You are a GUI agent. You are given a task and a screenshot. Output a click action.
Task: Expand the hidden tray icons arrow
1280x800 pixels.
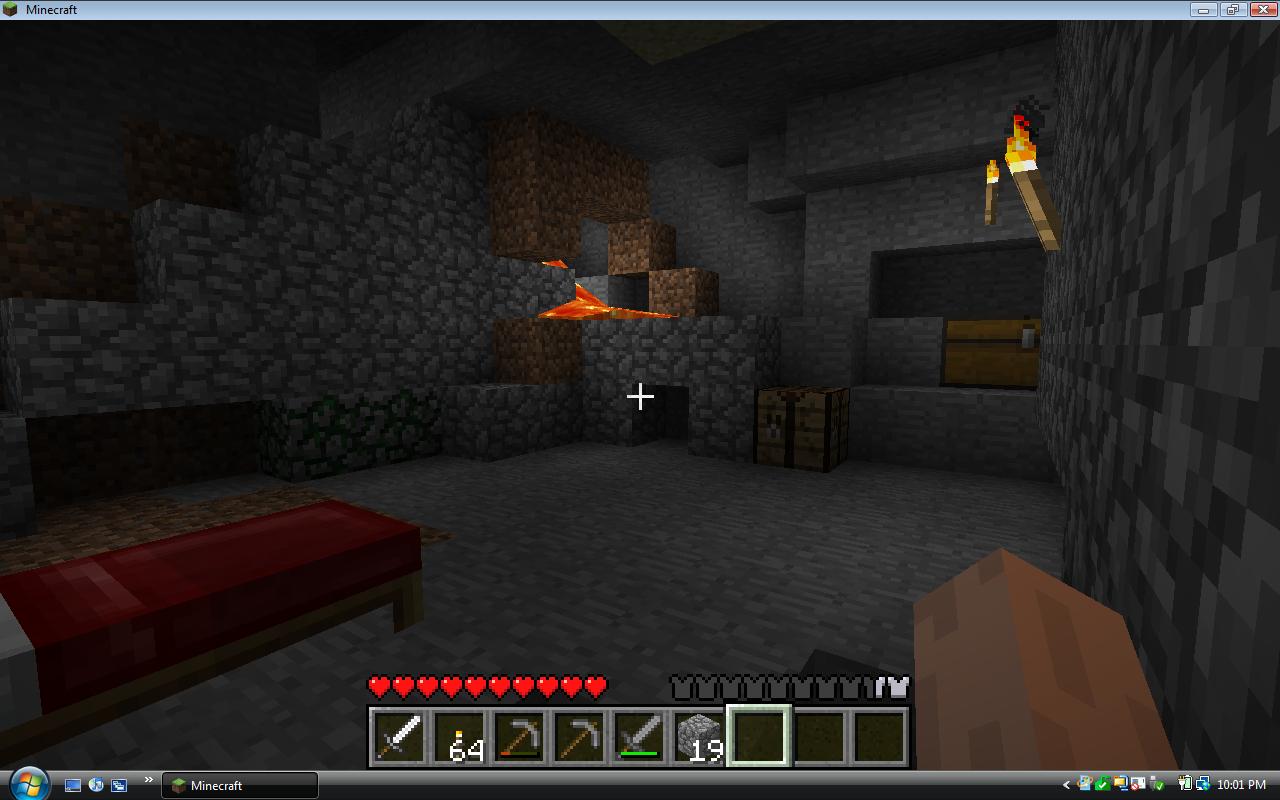(x=1066, y=784)
